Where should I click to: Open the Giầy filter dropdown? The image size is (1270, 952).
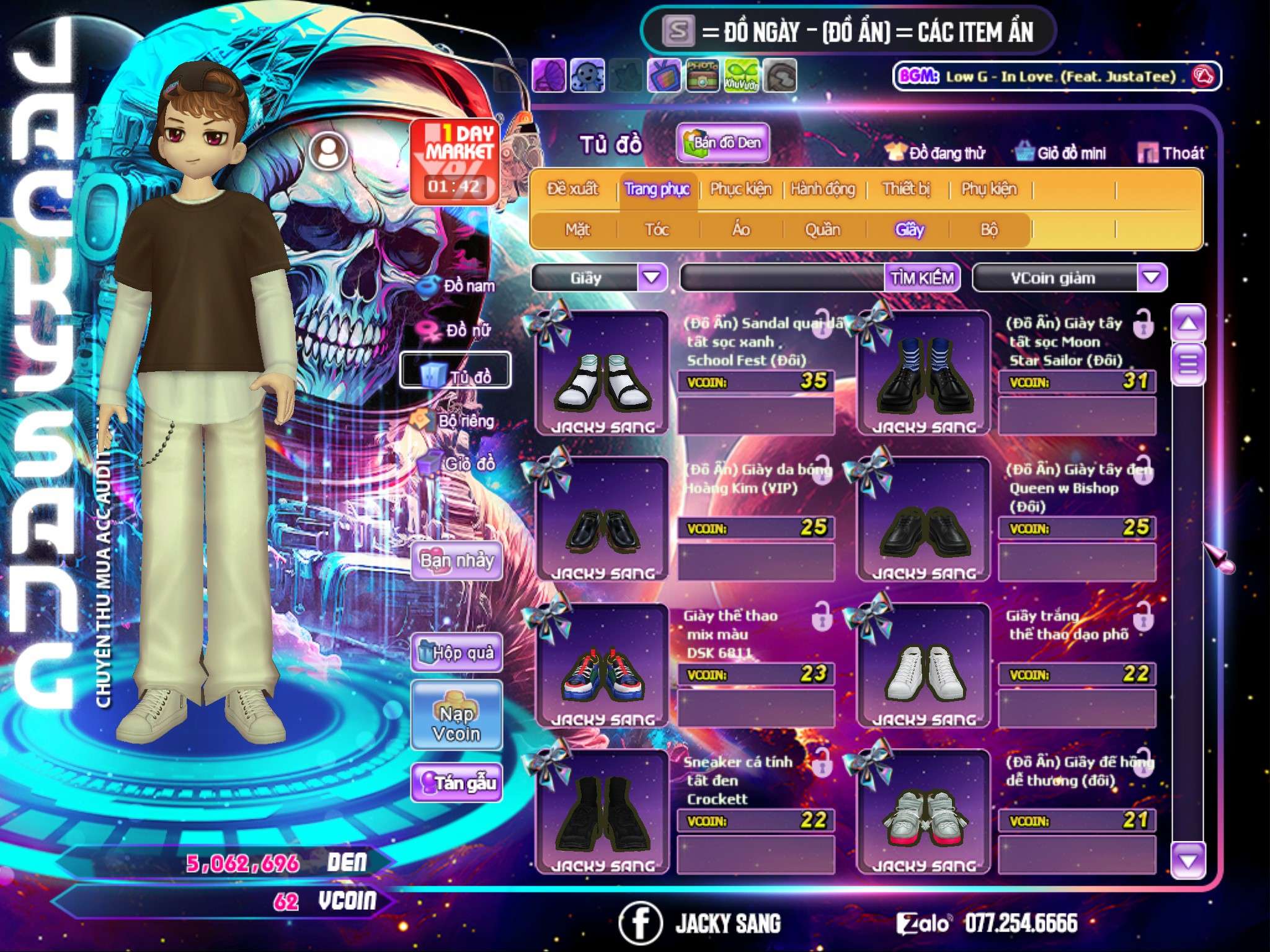(652, 278)
